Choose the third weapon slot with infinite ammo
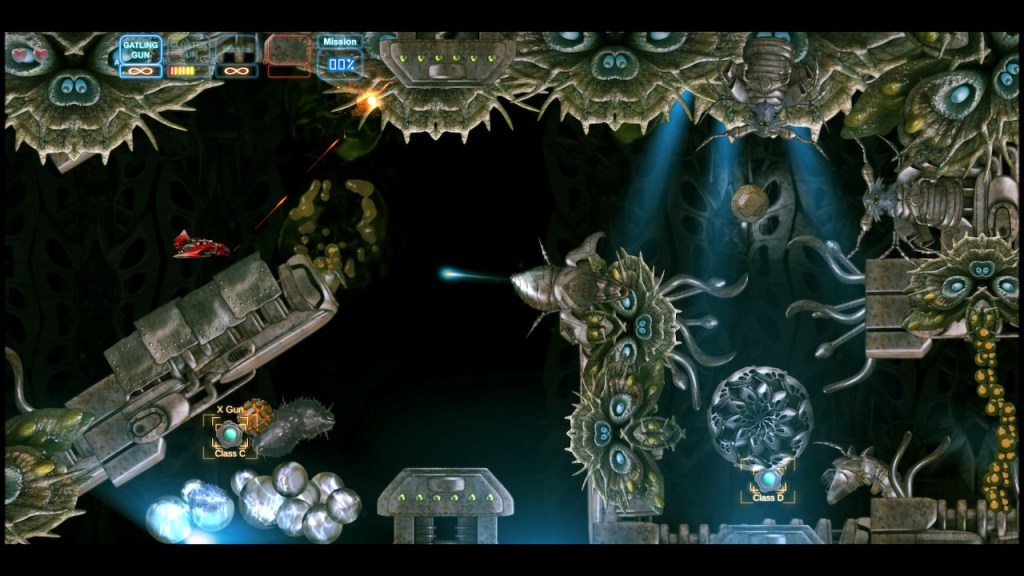Viewport: 1024px width, 576px height. click(236, 50)
